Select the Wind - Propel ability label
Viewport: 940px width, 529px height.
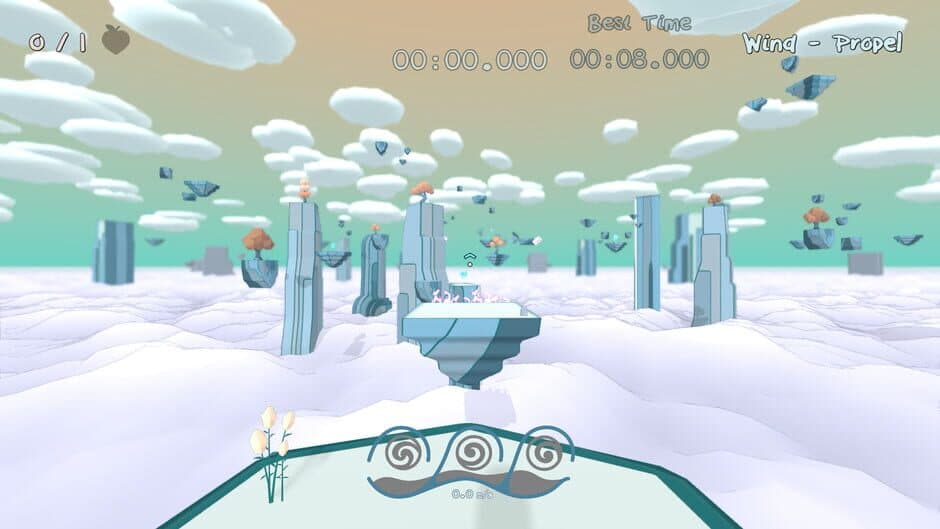pyautogui.click(x=822, y=43)
